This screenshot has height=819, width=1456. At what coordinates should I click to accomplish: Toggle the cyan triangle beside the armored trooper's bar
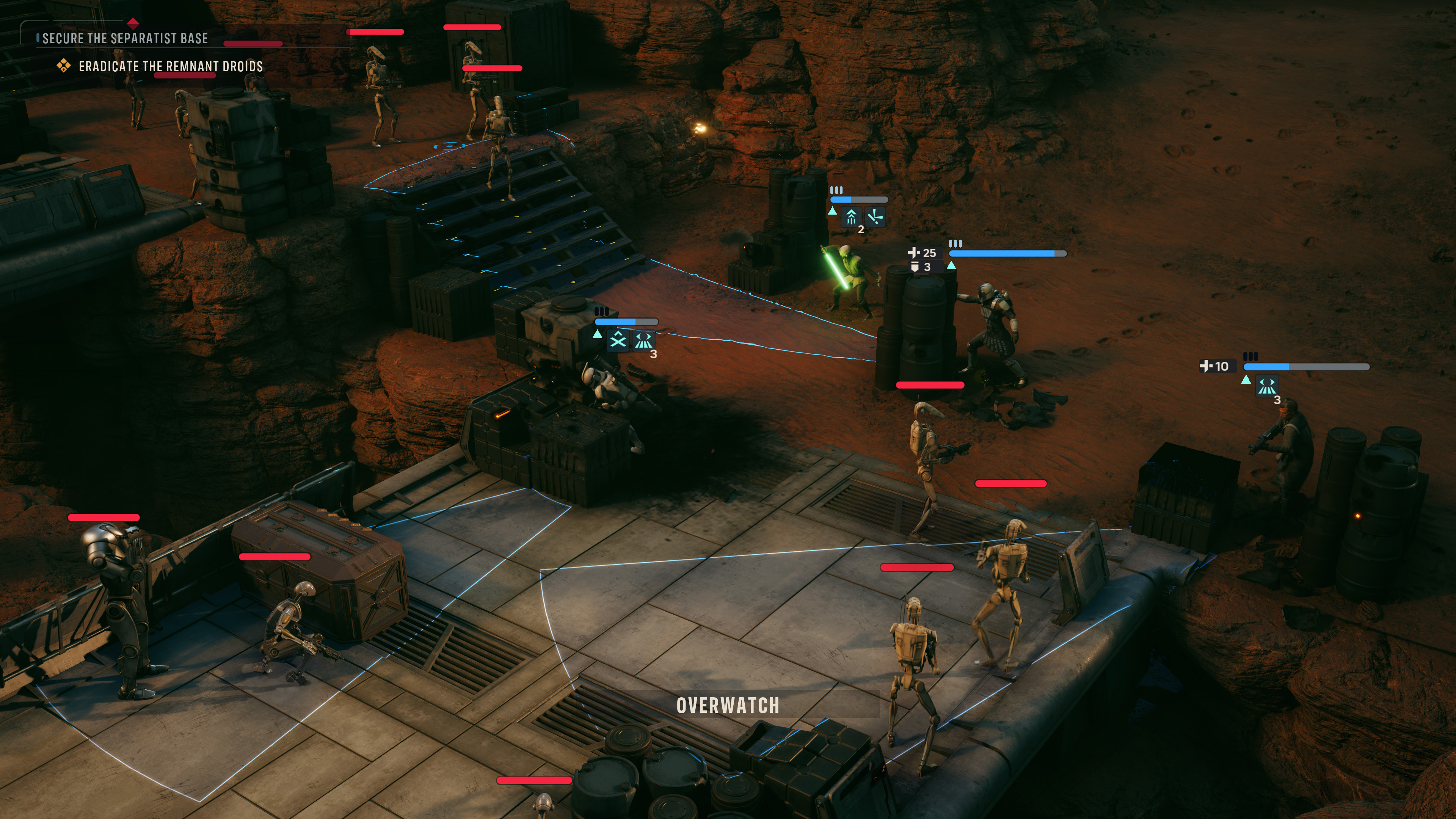952,266
